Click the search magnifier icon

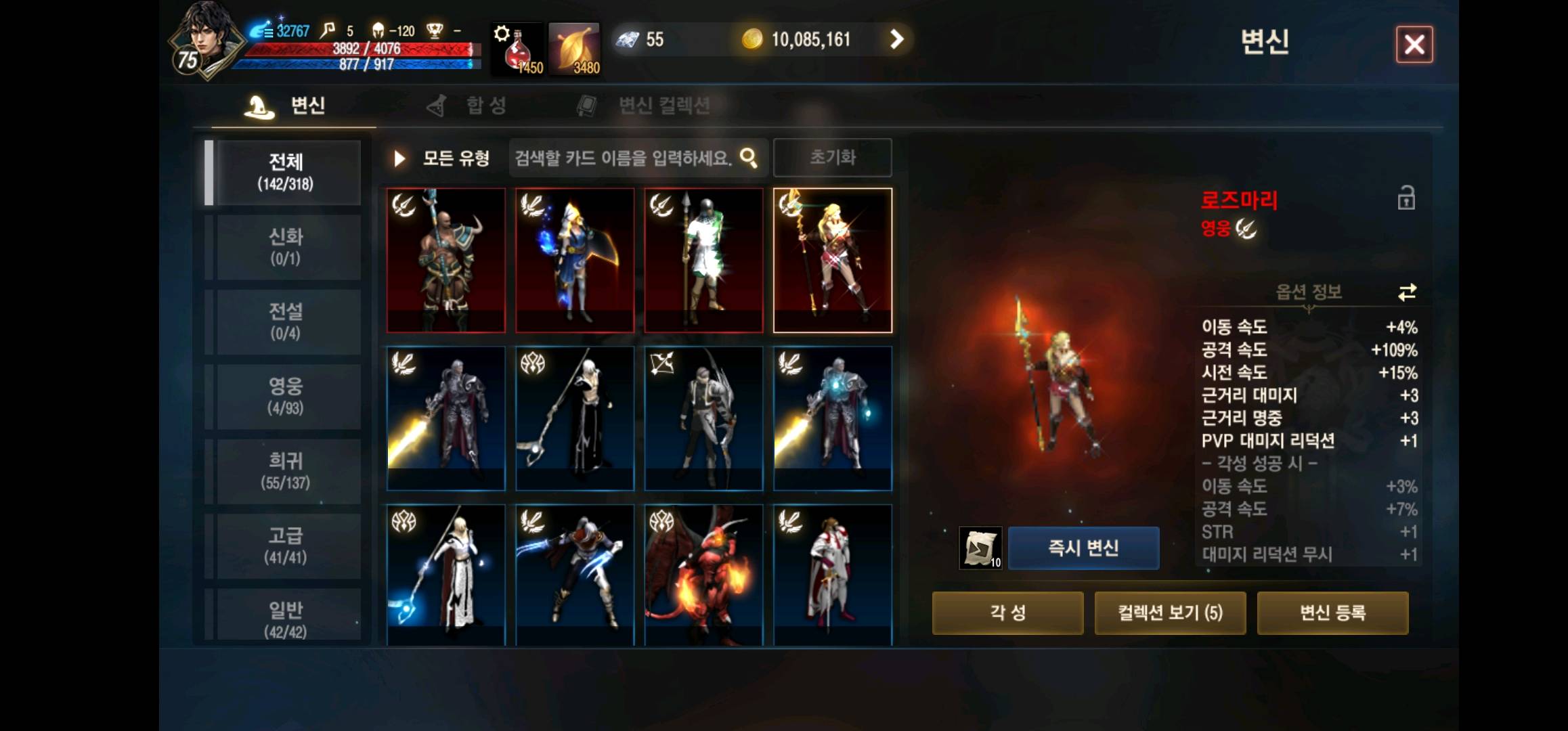pyautogui.click(x=749, y=157)
